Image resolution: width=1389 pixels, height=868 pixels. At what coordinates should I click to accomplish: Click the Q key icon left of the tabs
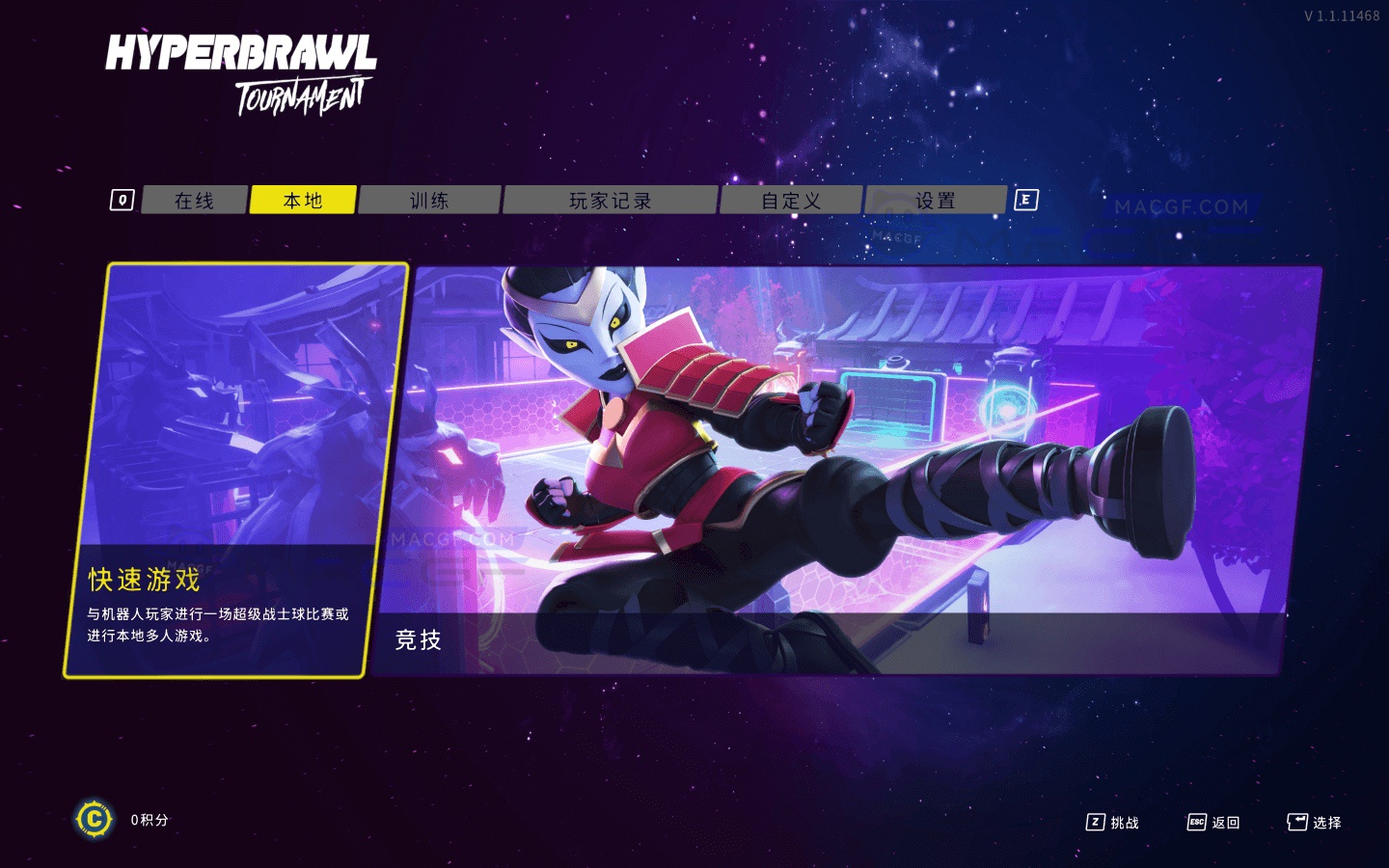(122, 200)
